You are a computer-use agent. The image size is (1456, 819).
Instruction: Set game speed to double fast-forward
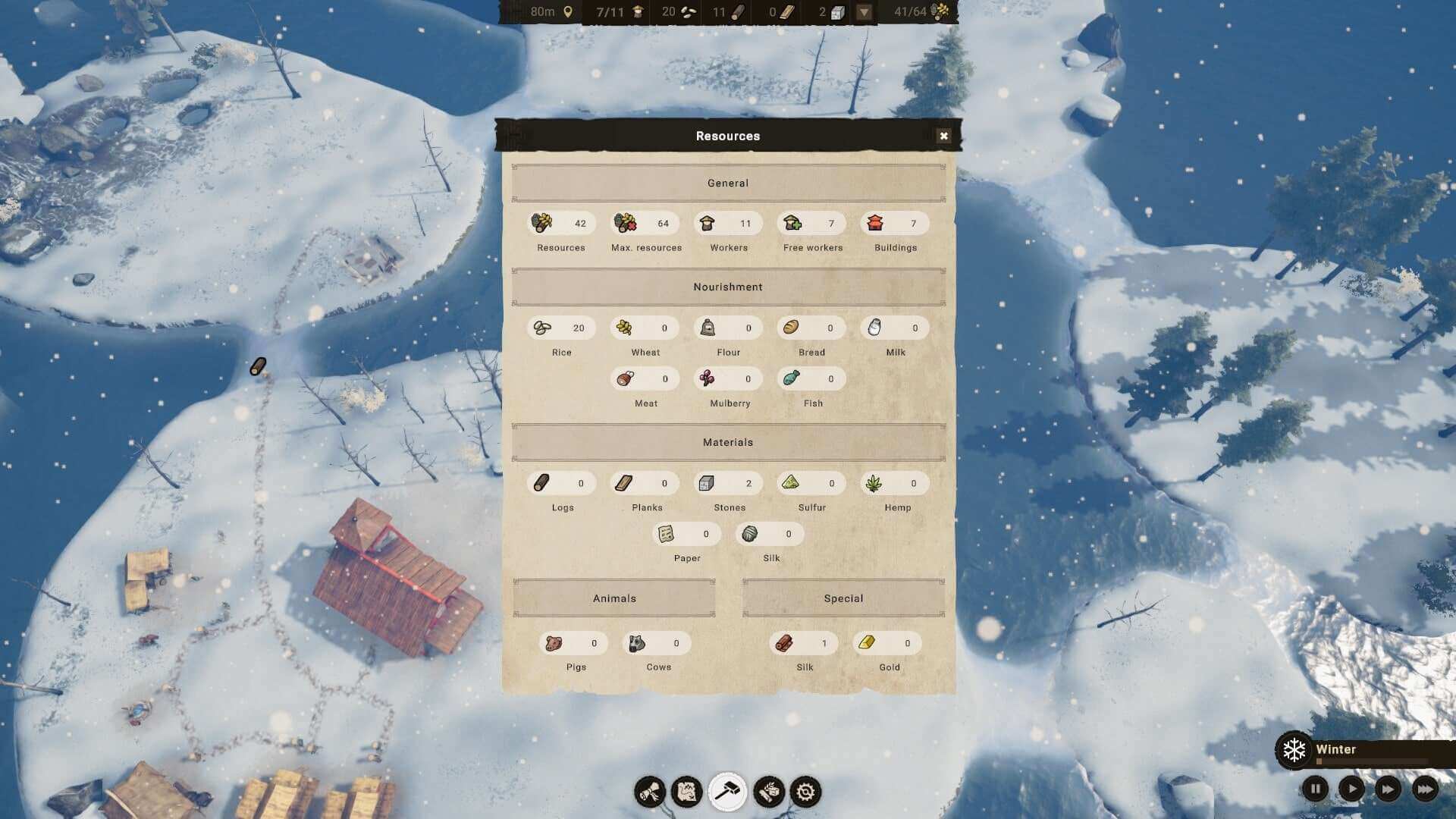pyautogui.click(x=1388, y=789)
